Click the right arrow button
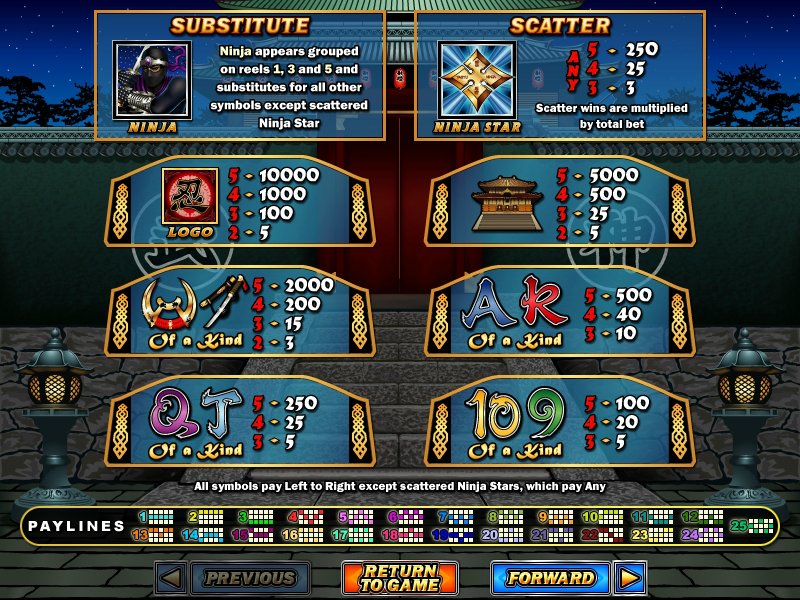This screenshot has width=800, height=600. [629, 578]
